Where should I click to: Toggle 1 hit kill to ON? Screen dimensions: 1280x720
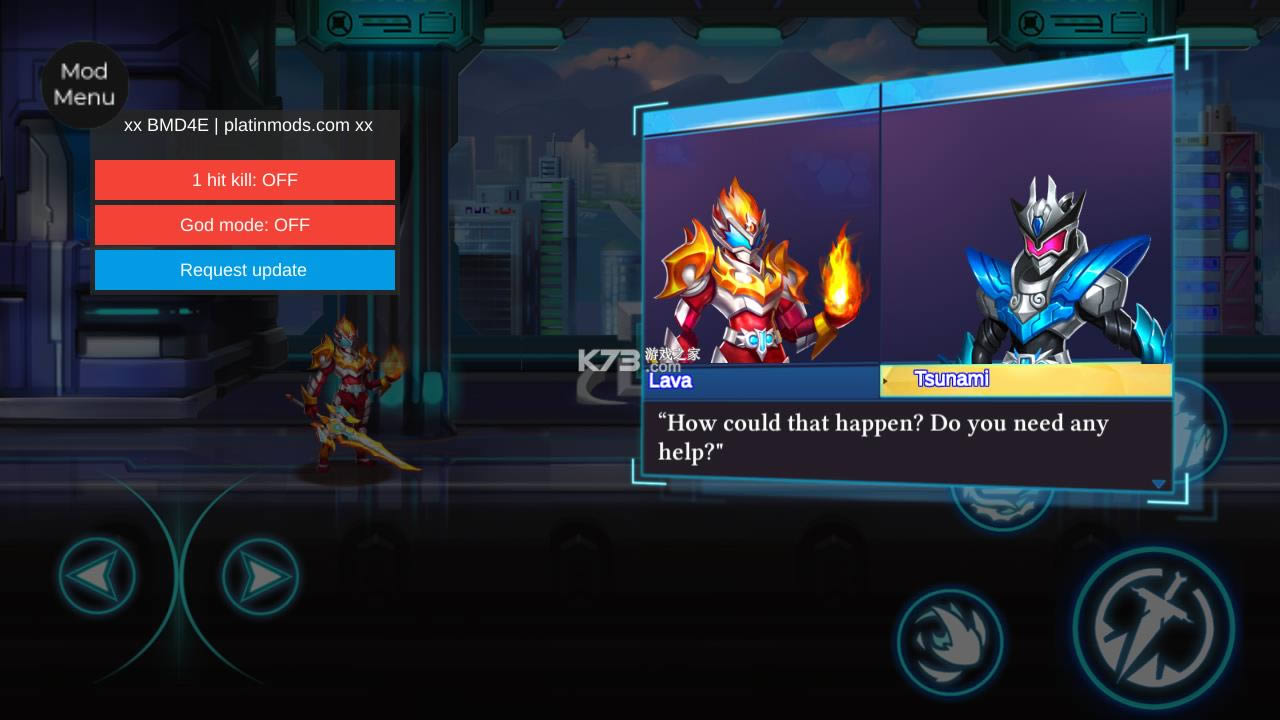coord(244,180)
